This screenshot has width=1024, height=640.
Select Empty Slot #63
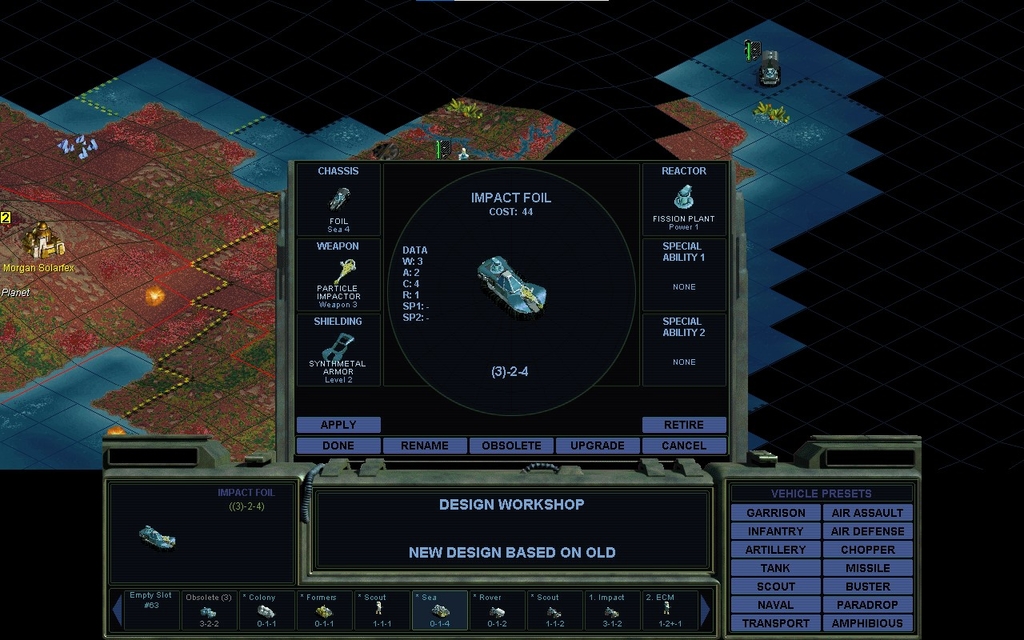[x=150, y=610]
